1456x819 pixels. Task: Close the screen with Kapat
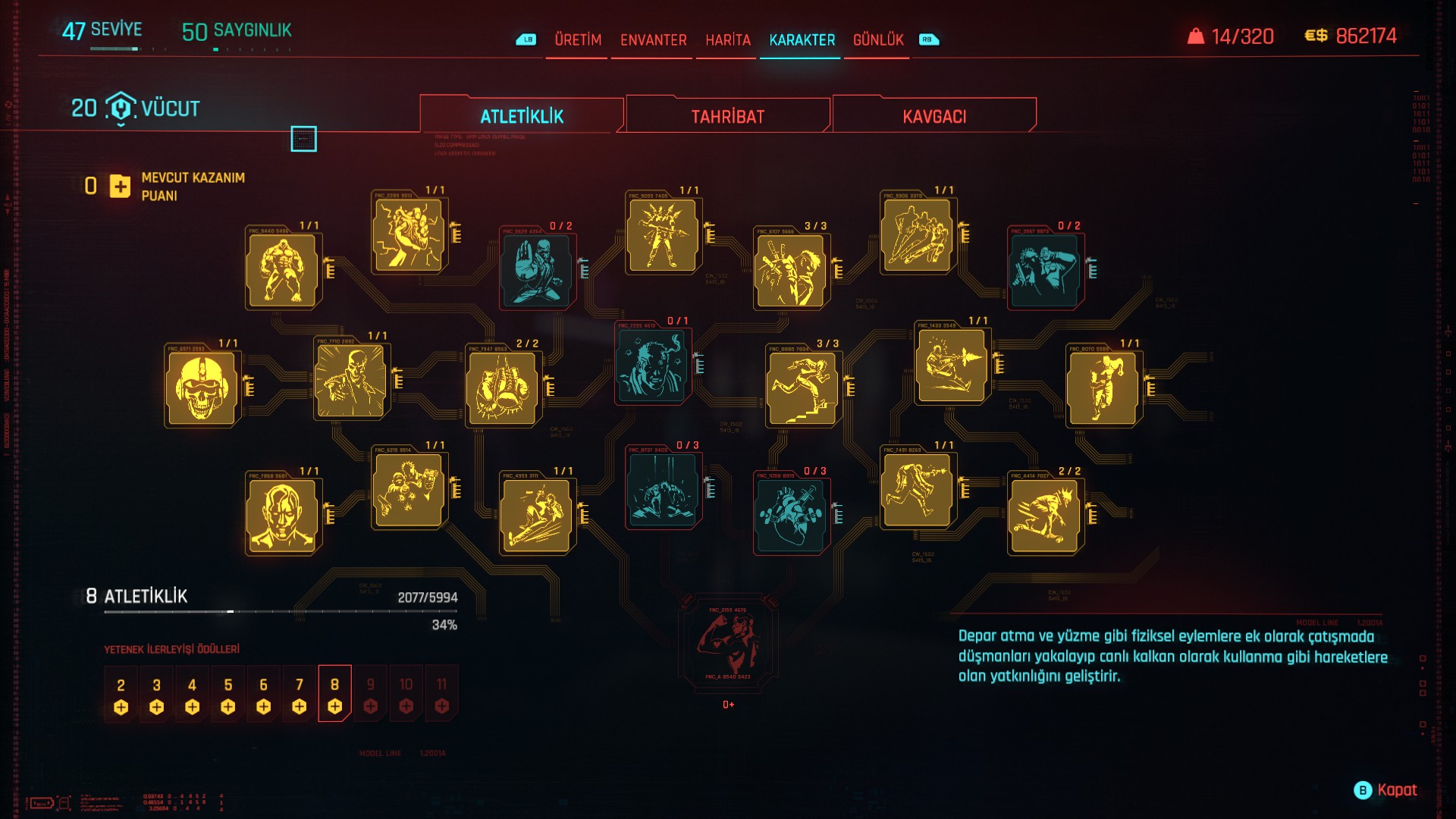[x=1385, y=790]
